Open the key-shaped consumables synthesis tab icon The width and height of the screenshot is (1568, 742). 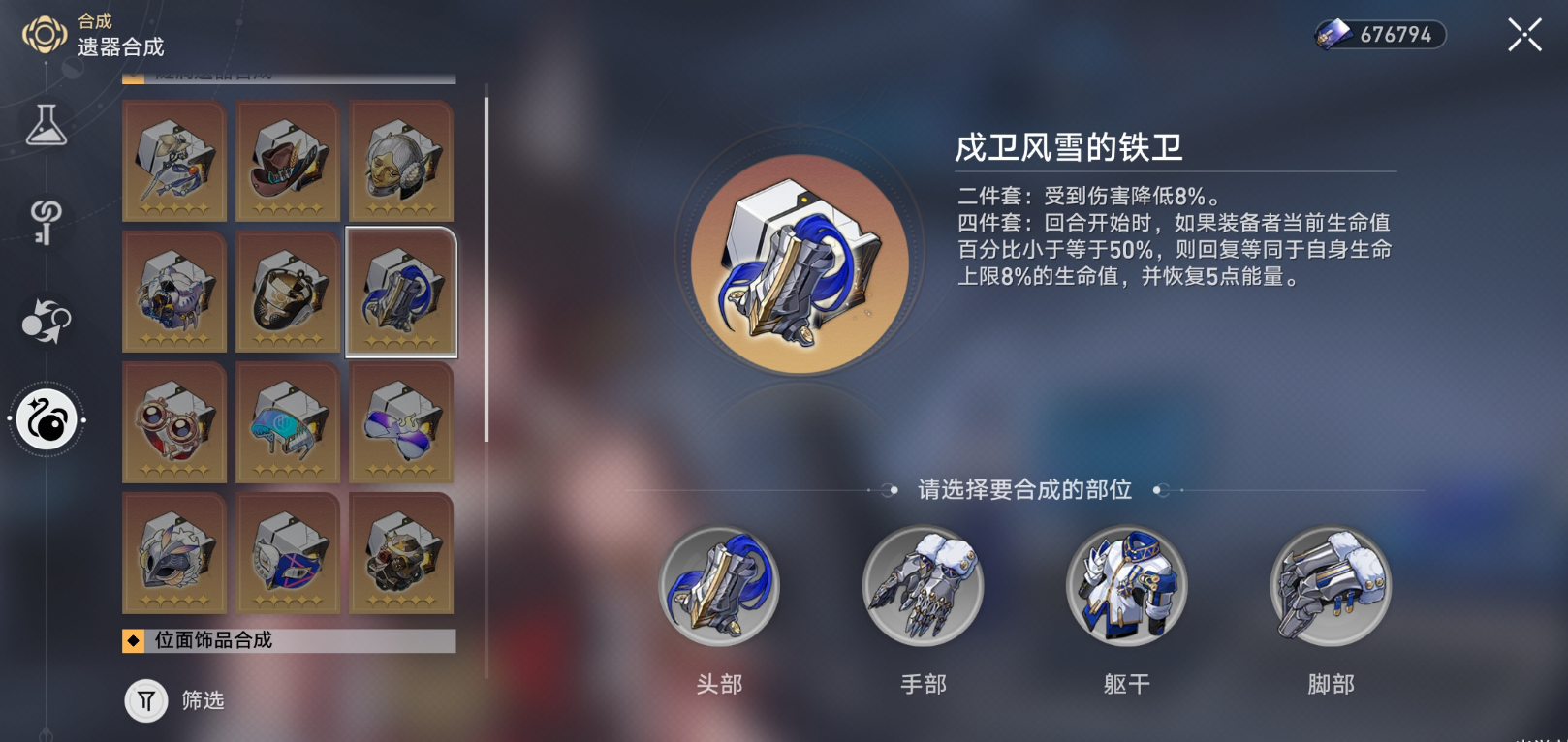[43, 221]
